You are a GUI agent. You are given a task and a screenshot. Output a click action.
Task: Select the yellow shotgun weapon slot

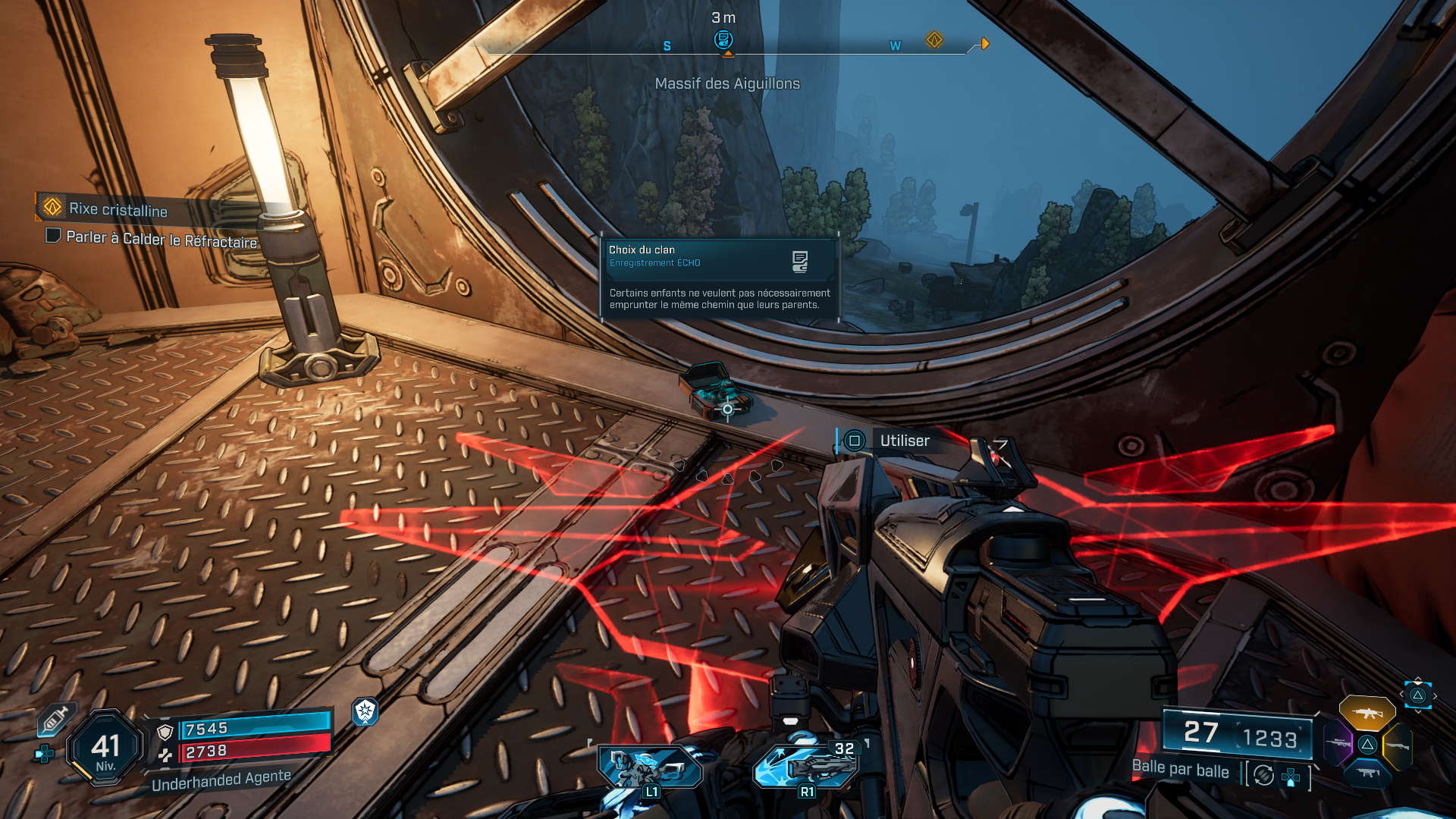tap(1397, 746)
